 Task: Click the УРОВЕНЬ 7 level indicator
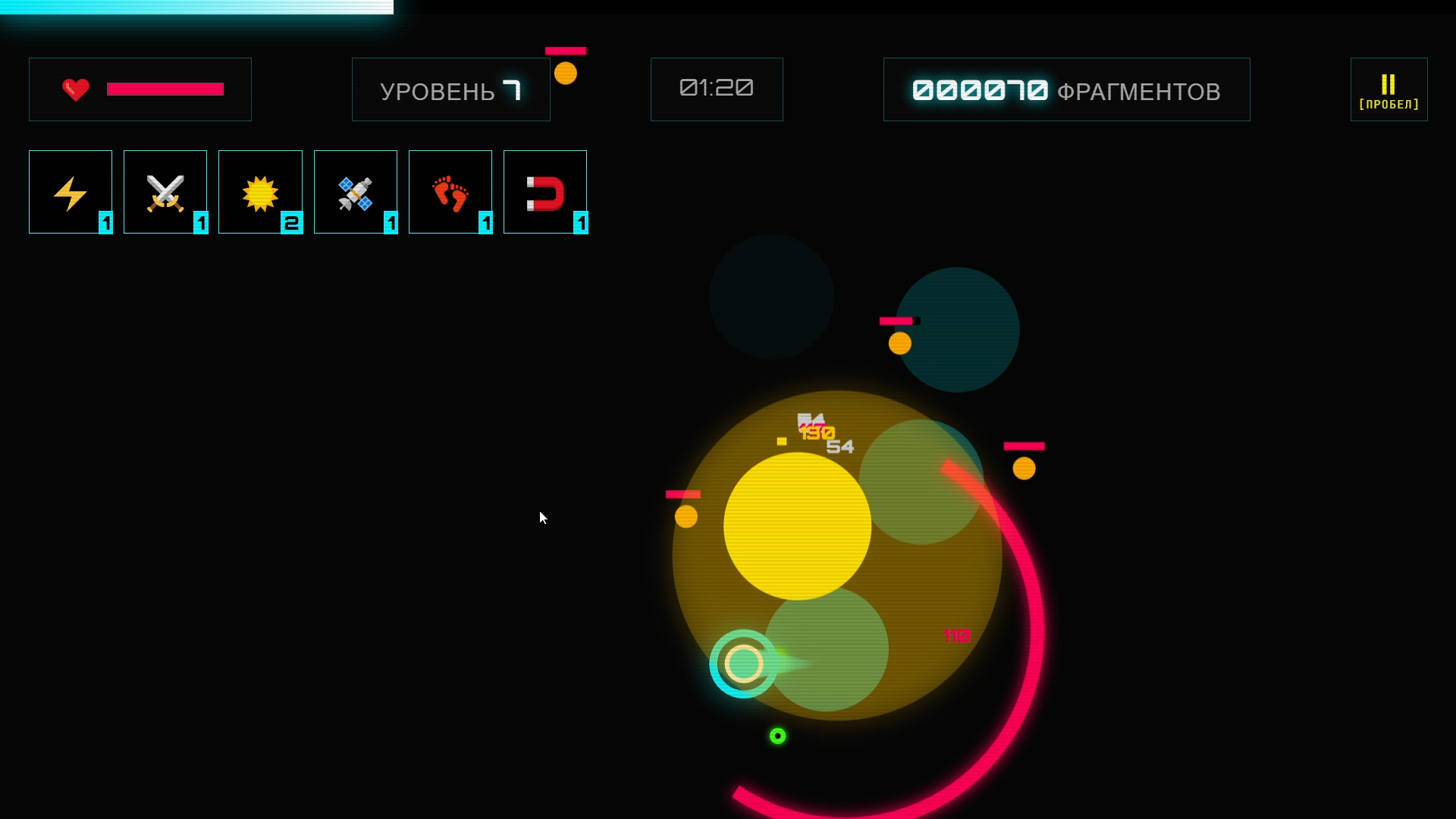pyautogui.click(x=450, y=89)
